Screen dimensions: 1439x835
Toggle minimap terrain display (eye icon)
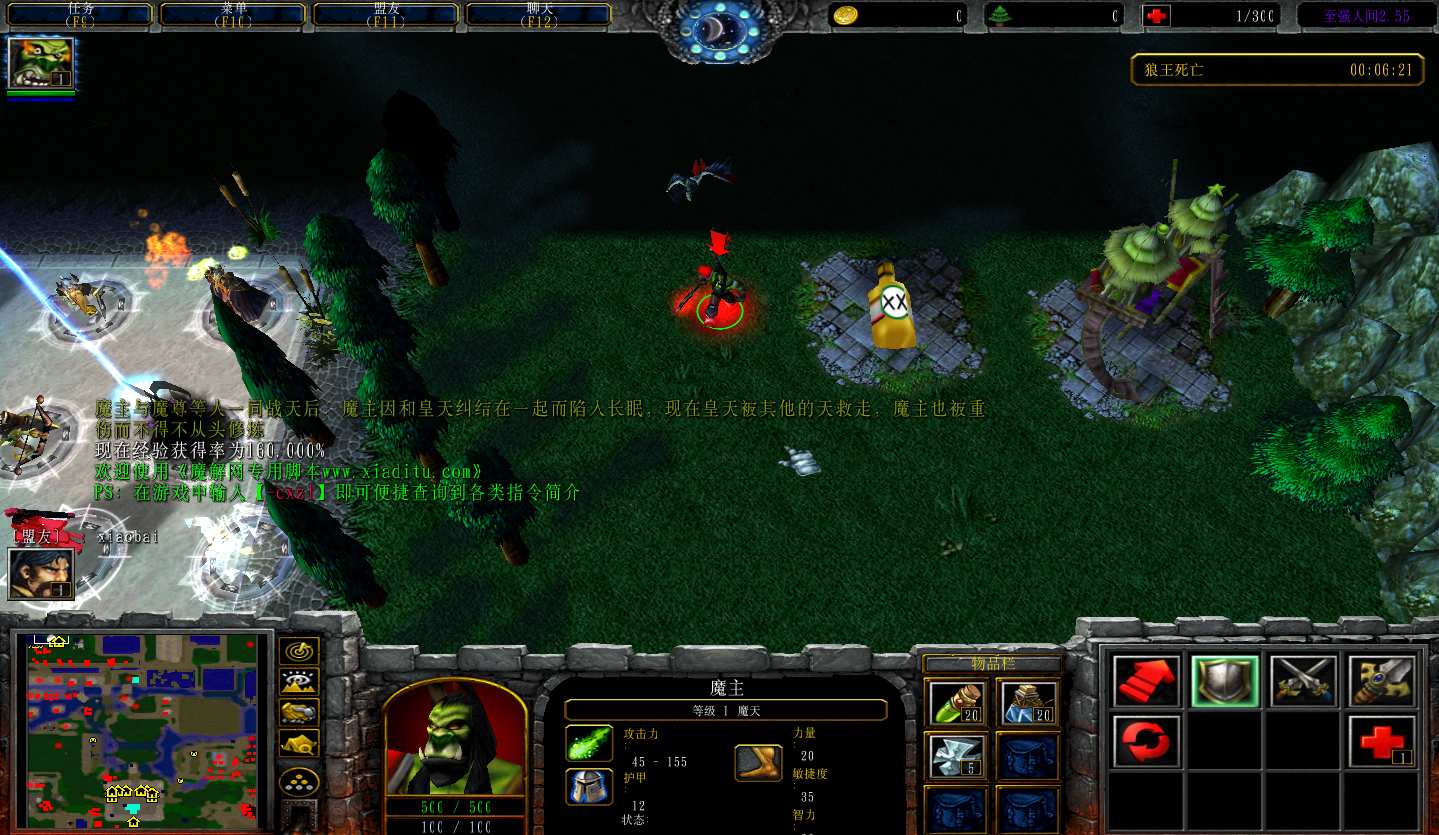(x=299, y=682)
